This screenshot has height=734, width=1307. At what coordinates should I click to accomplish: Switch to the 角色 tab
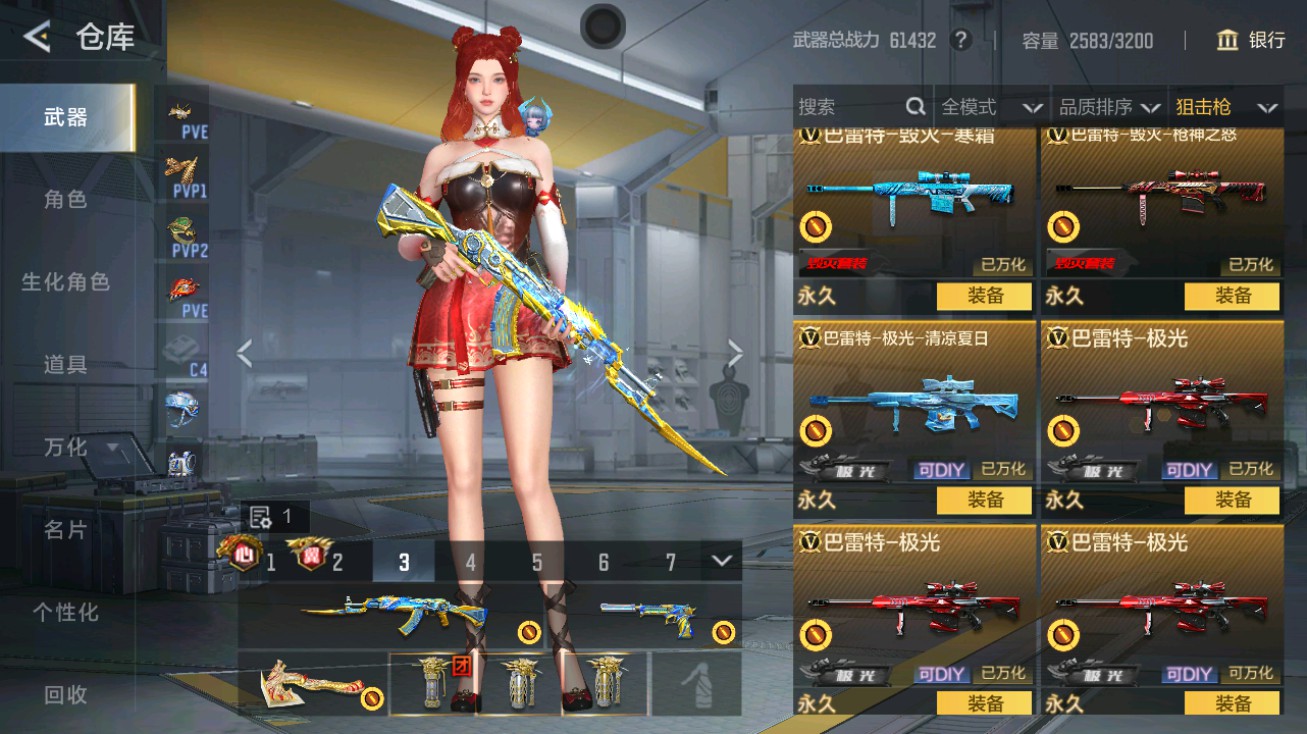(x=63, y=200)
